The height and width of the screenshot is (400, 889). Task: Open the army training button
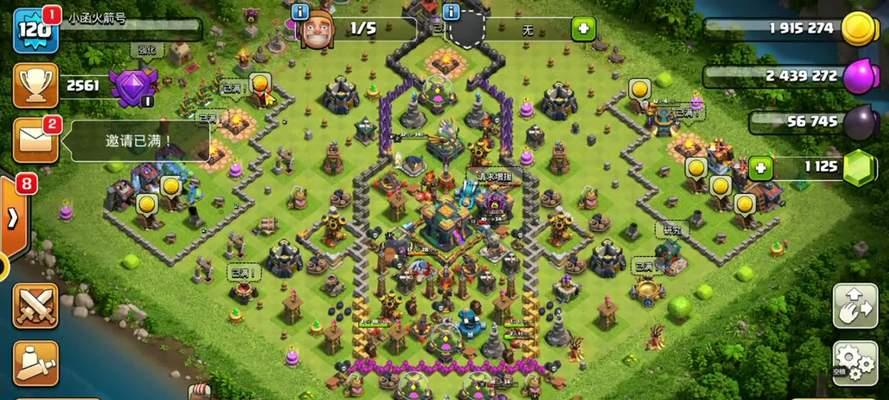pos(34,362)
